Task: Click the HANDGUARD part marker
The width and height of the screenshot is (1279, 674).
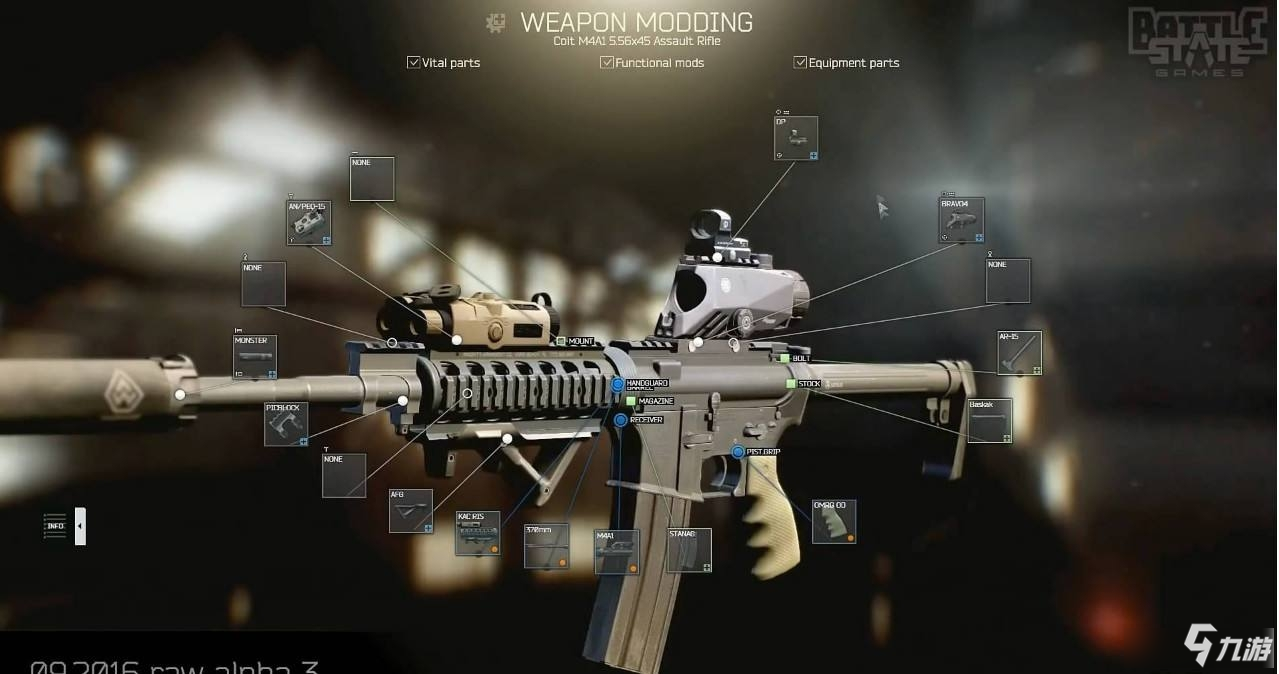Action: [618, 384]
